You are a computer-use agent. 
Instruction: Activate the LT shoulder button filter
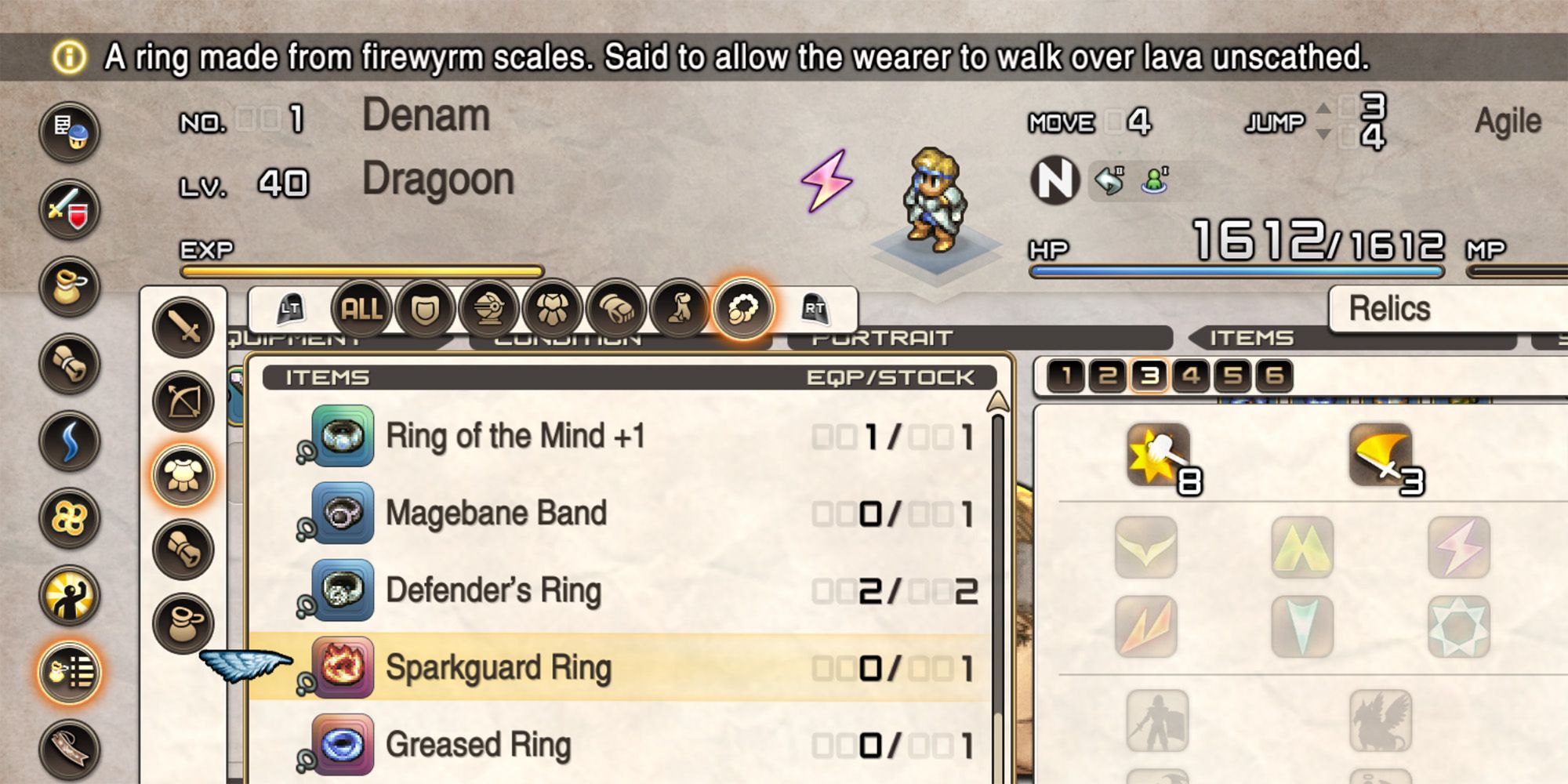(290, 308)
